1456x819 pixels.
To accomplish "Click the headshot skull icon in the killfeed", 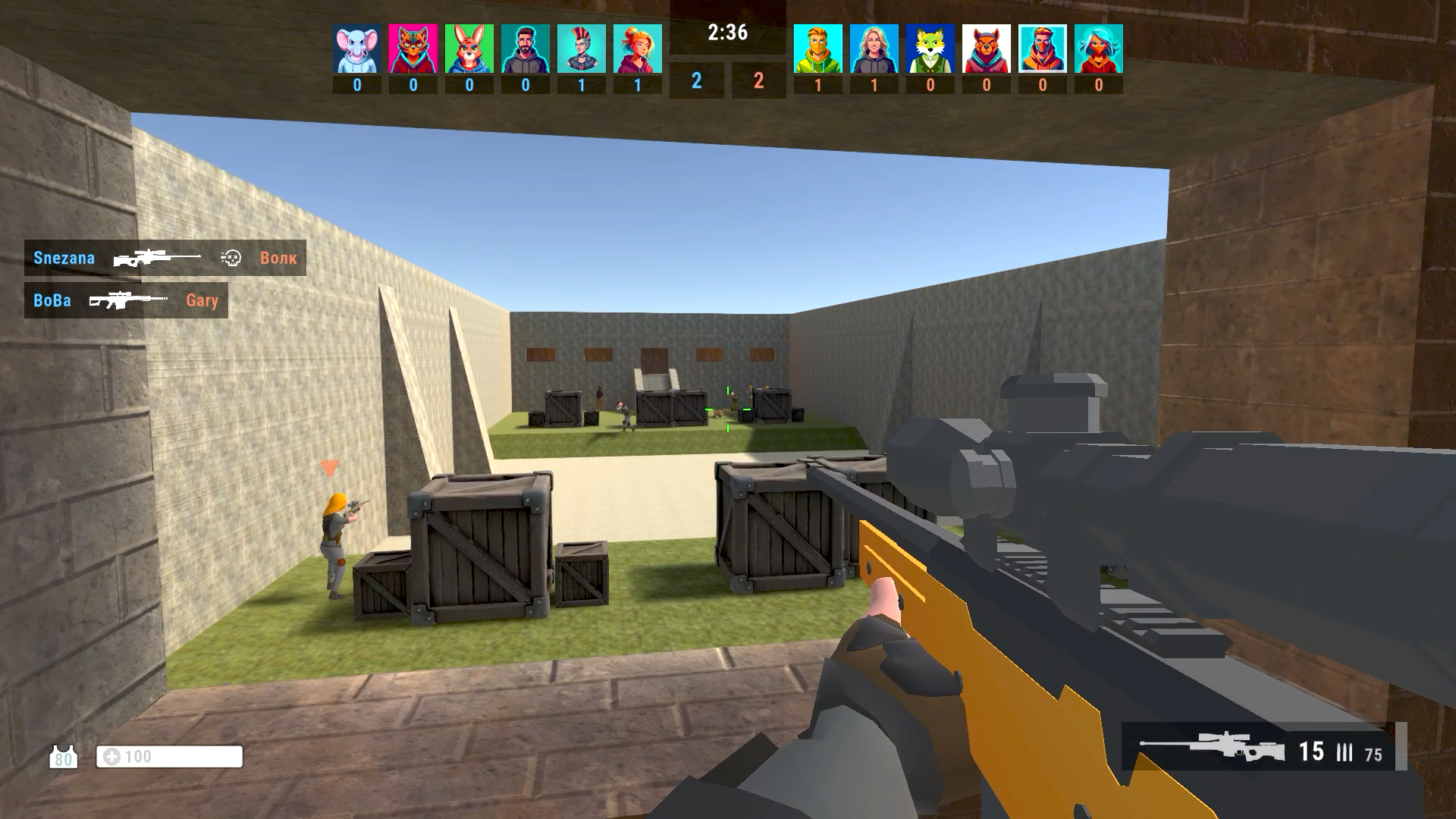I will tap(232, 258).
